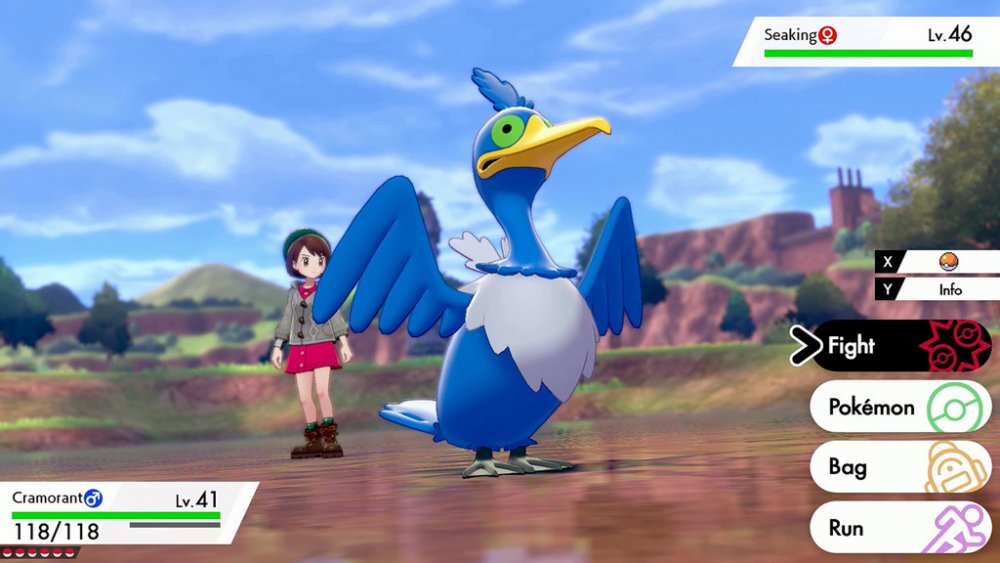Open the Pokémon party menu
Viewport: 1000px width, 563px height.
point(899,407)
